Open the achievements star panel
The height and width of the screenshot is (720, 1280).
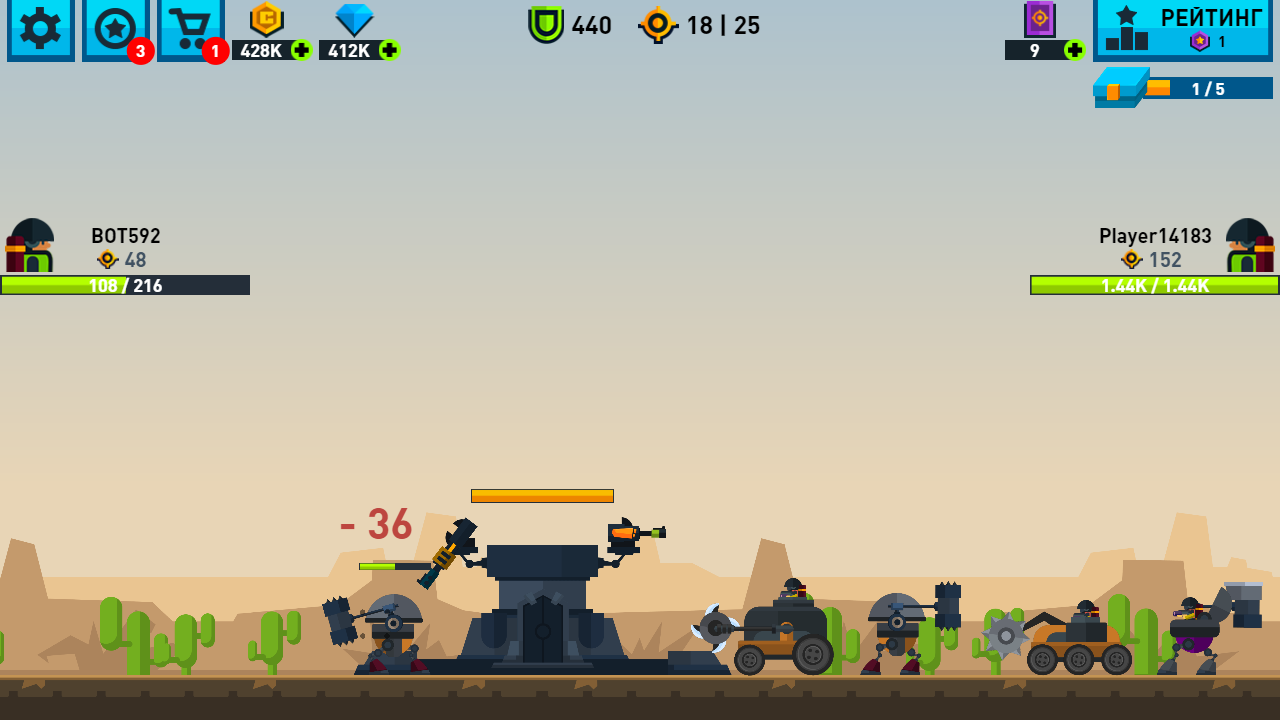click(115, 30)
